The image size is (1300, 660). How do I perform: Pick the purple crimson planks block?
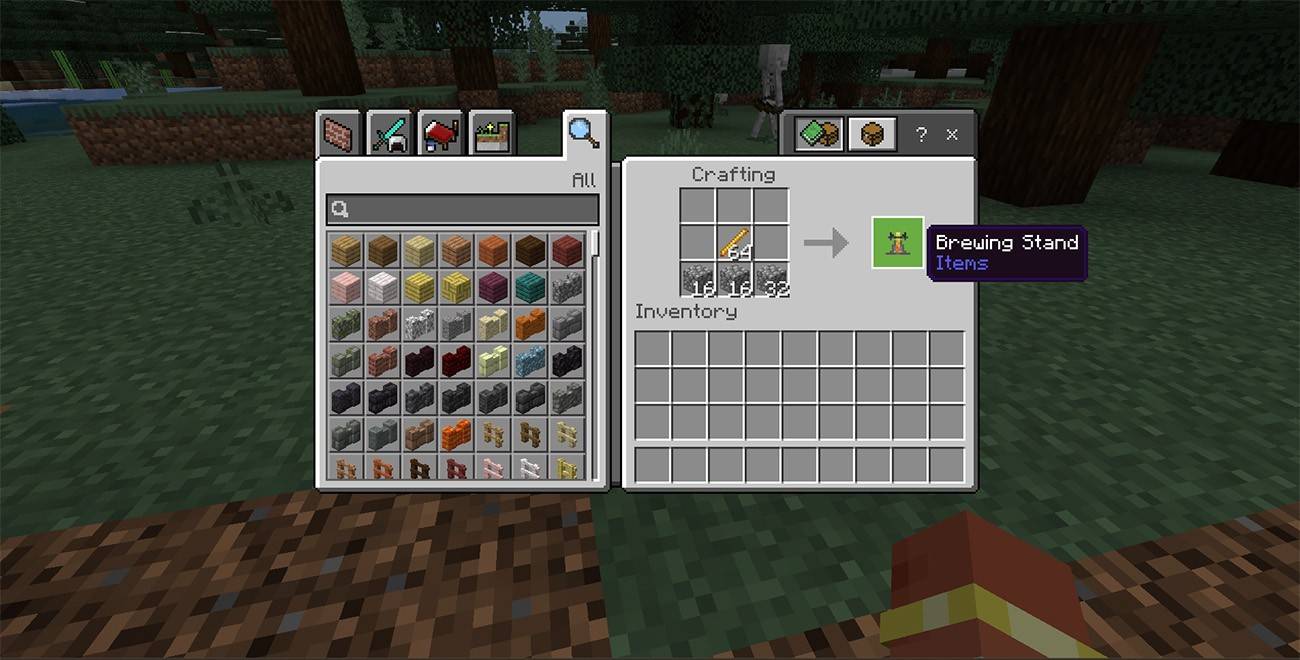click(x=492, y=288)
